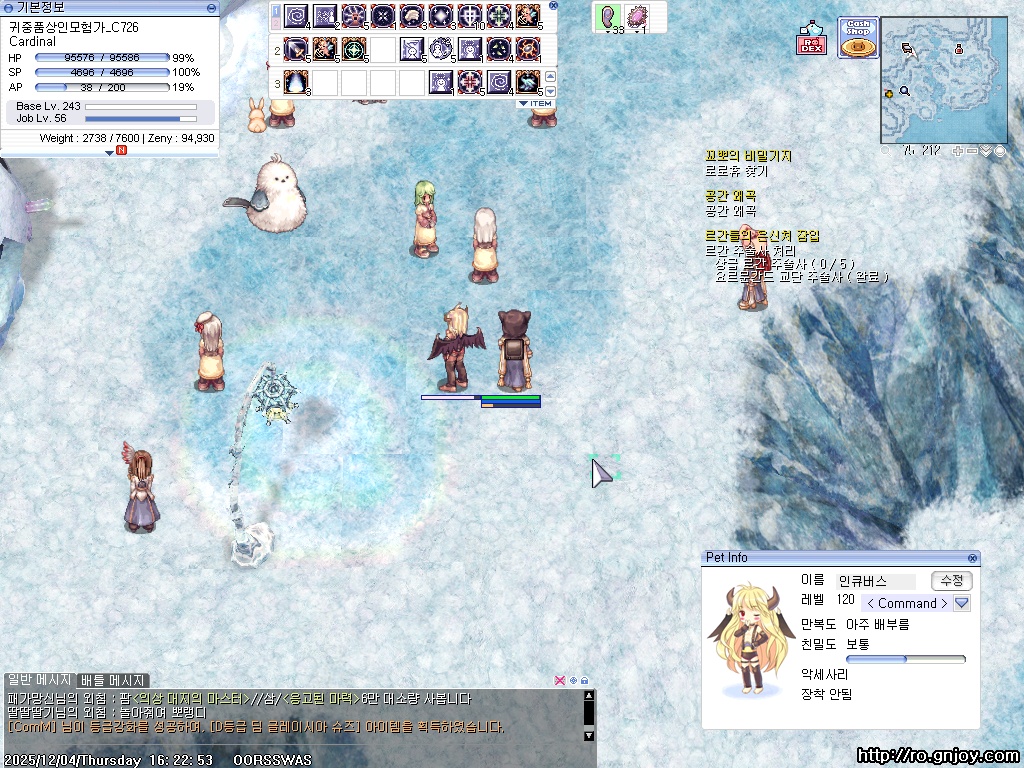The width and height of the screenshot is (1024, 768).
Task: Click the minimap
Action: (x=943, y=80)
